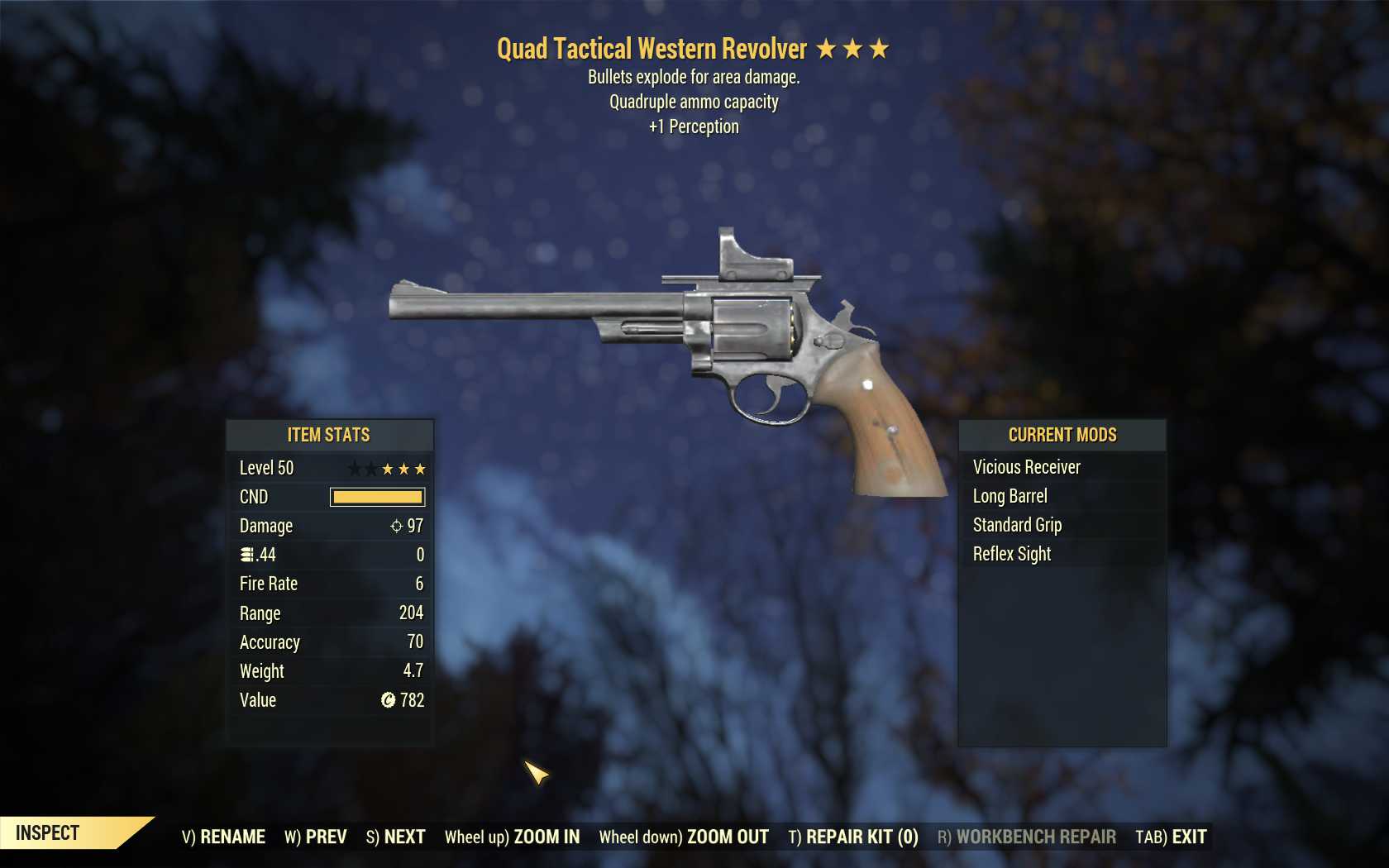1389x868 pixels.
Task: Exit the inspect screen
Action: click(1171, 837)
